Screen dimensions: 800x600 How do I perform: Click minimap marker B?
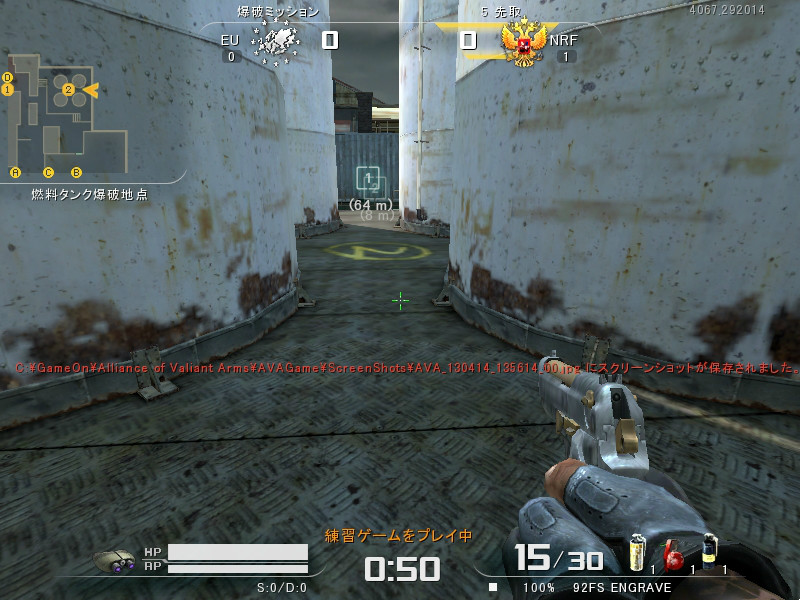[x=76, y=172]
